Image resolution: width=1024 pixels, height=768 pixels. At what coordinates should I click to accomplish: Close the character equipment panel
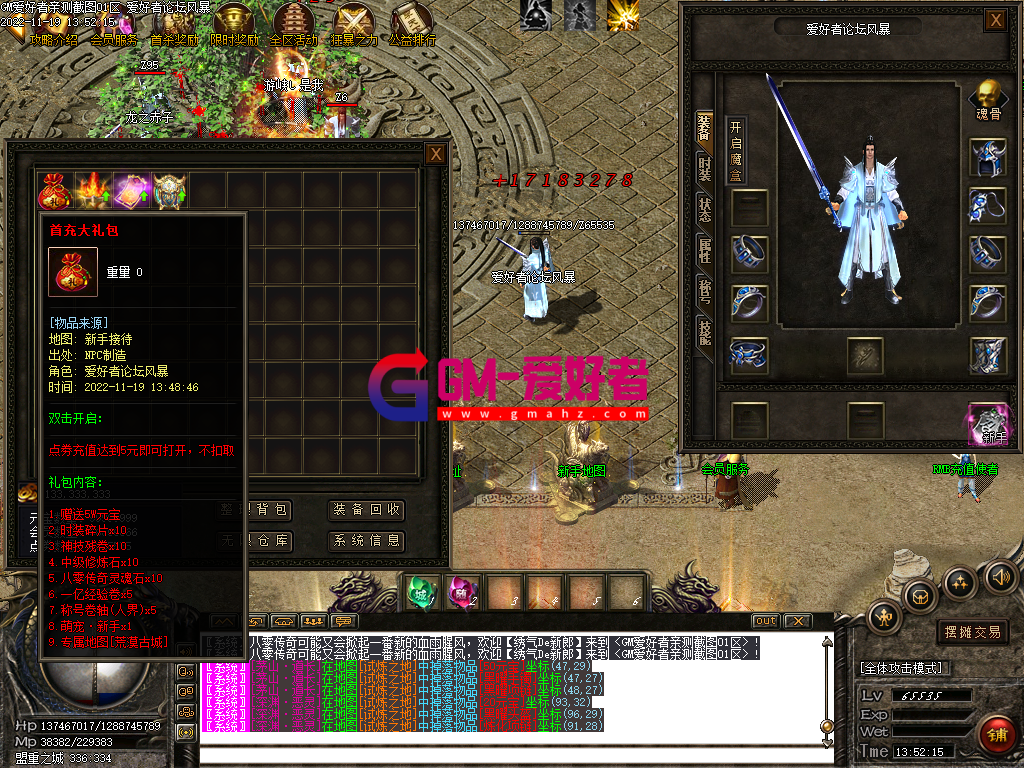coord(994,20)
